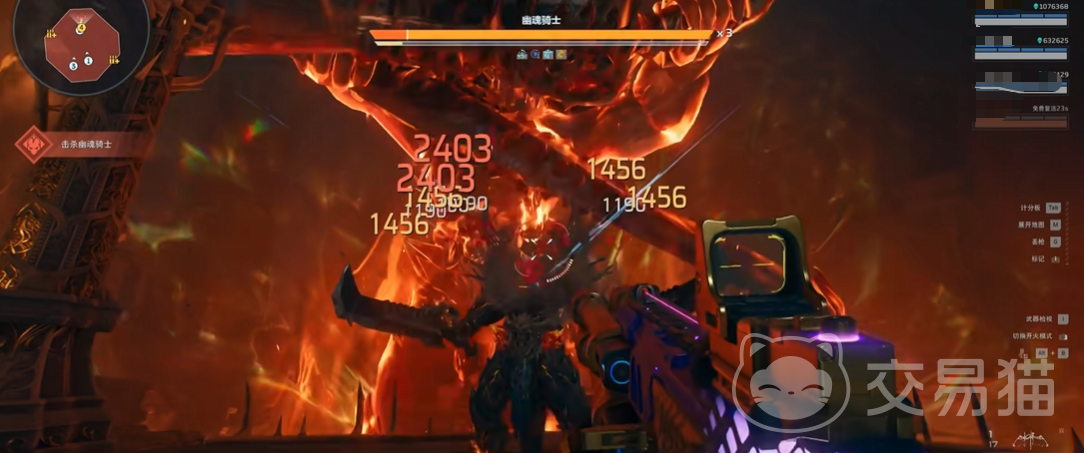Click the boss status effect icons
The width and height of the screenshot is (1084, 453).
pyautogui.click(x=541, y=54)
